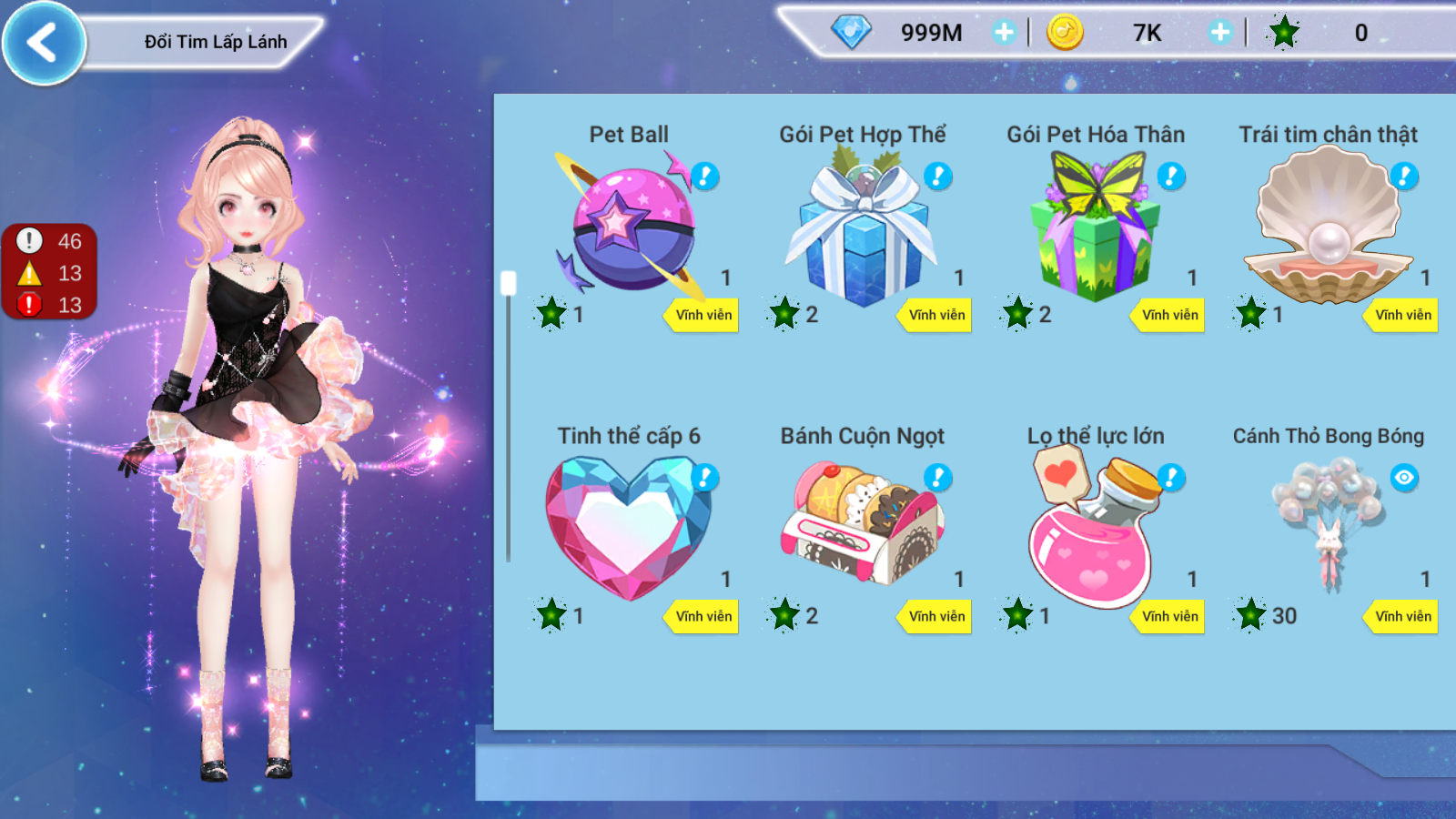View Bánh Cuộn Ngọt item details
Screen dimensions: 1456x819
[938, 478]
